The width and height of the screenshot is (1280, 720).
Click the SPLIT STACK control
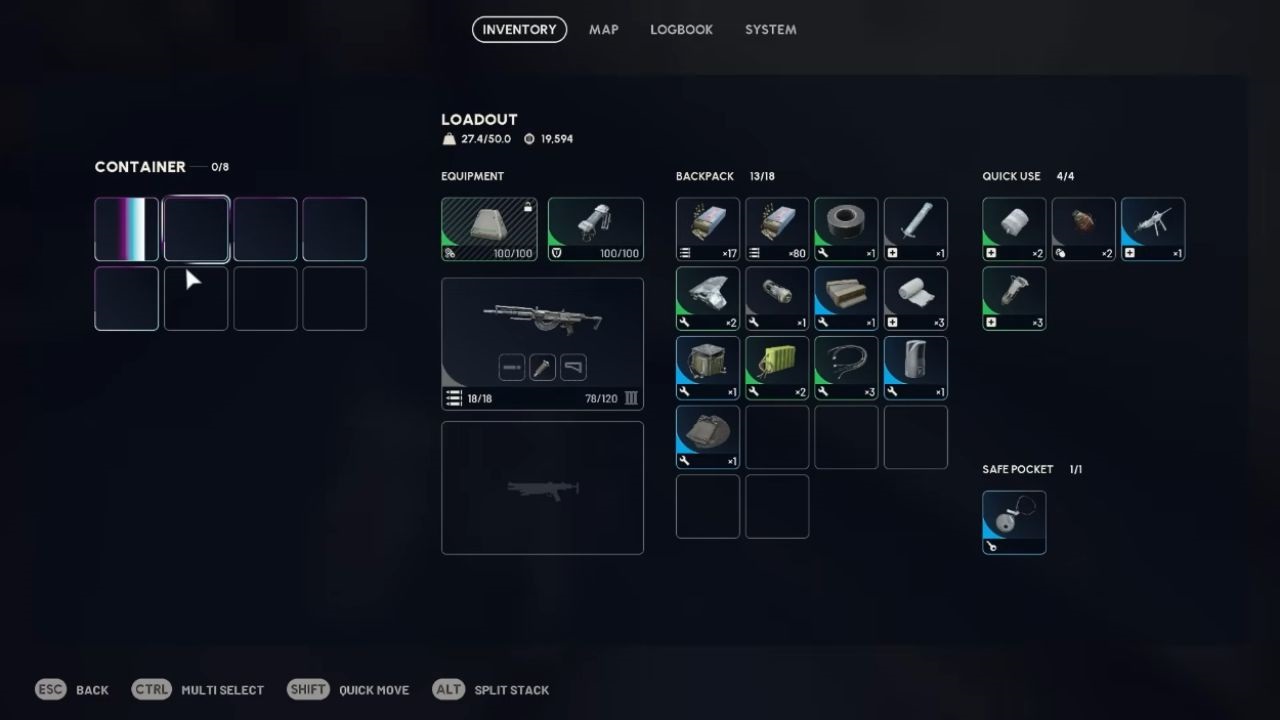490,689
